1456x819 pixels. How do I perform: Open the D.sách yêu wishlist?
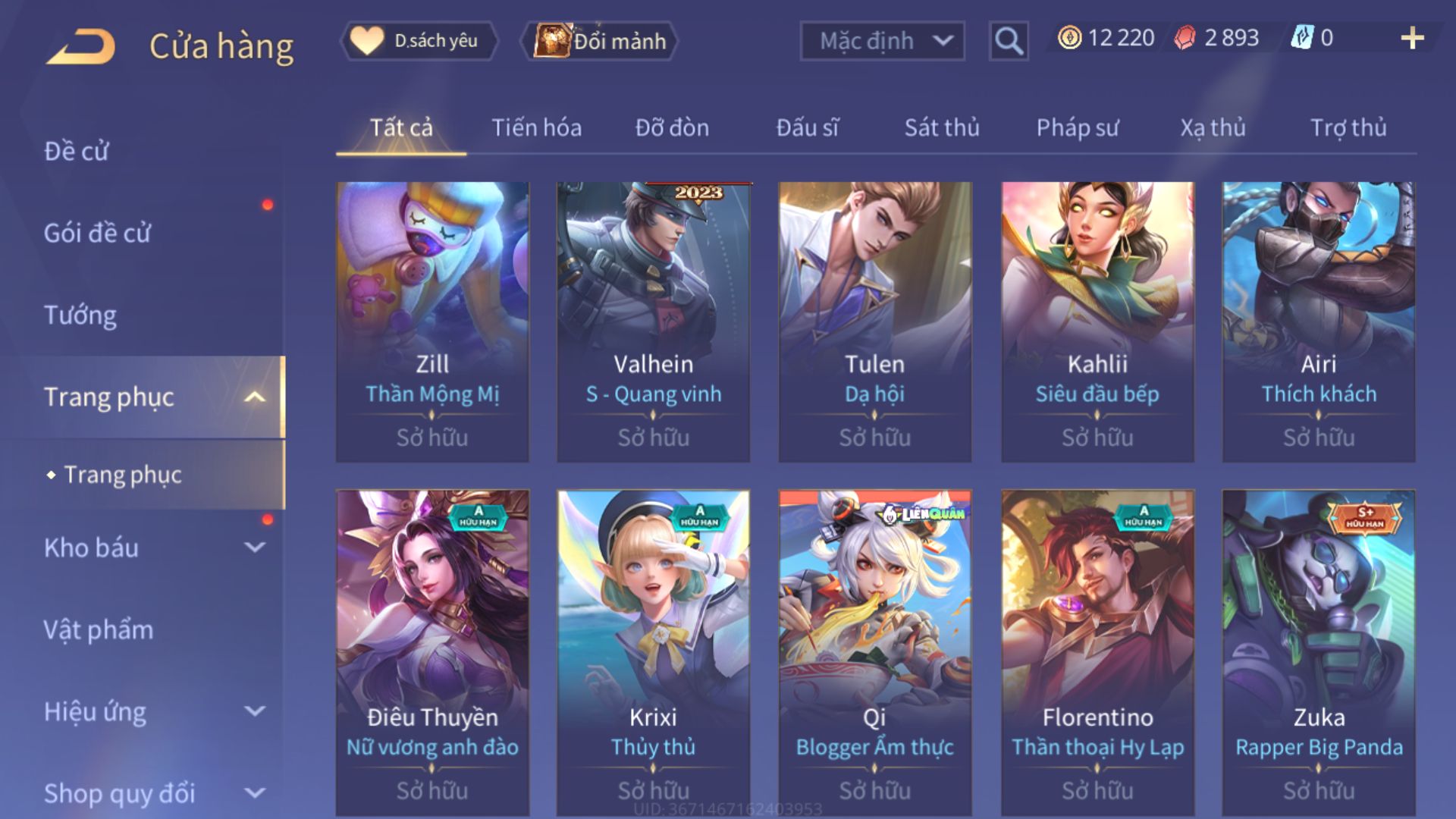[419, 41]
